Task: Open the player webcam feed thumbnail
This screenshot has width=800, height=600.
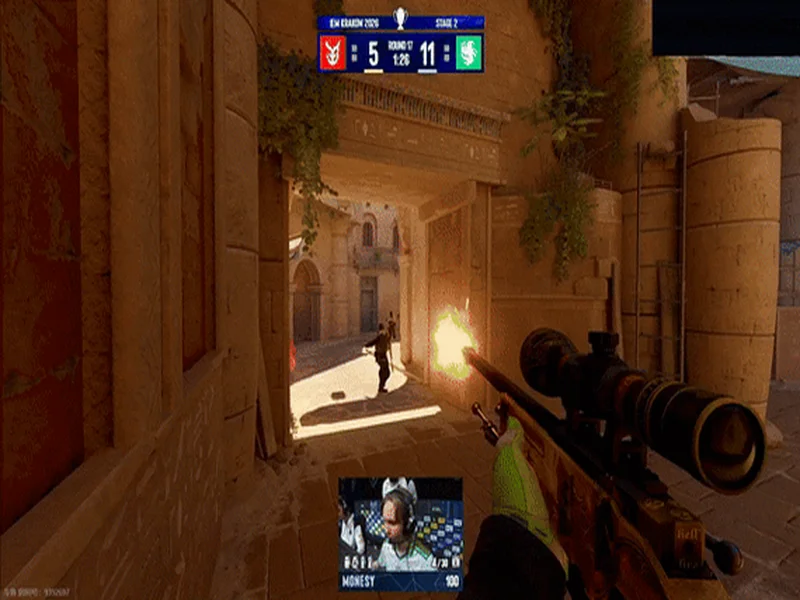Action: point(400,523)
